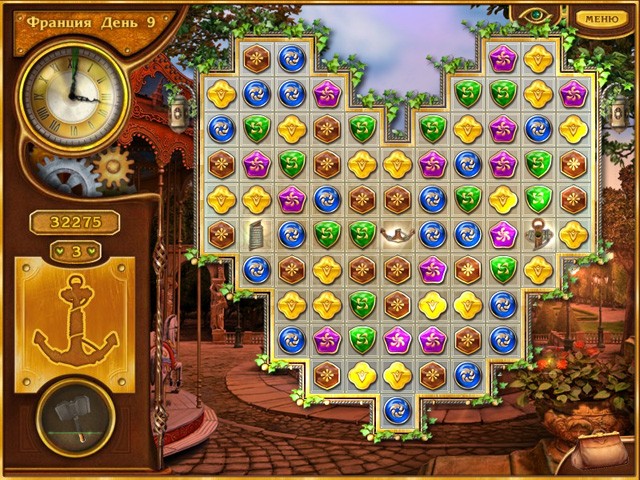Open the МЕНЮ button
Image resolution: width=640 pixels, height=480 pixels.
[x=602, y=18]
